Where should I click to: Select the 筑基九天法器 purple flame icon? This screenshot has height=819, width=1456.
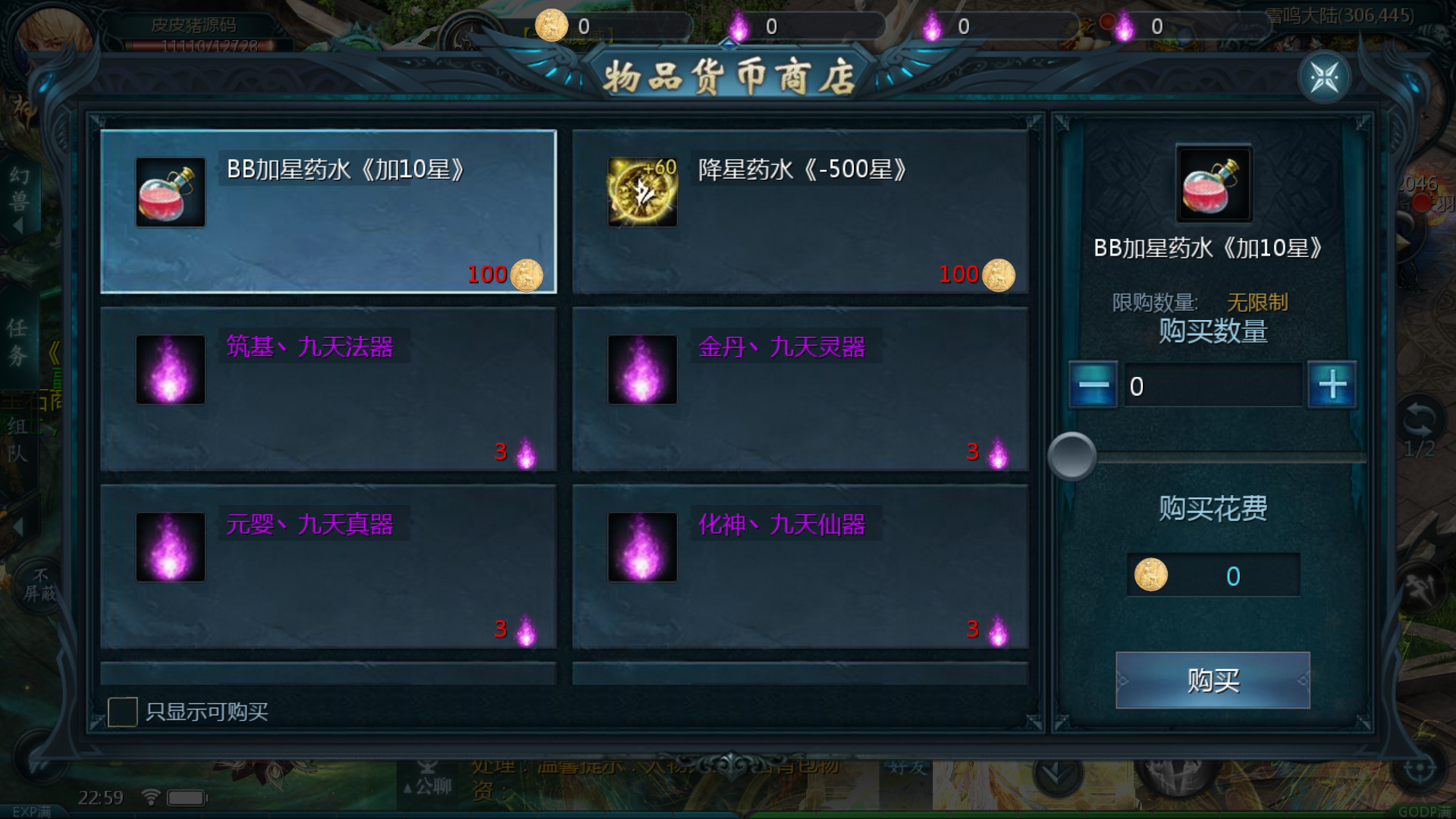pos(170,369)
